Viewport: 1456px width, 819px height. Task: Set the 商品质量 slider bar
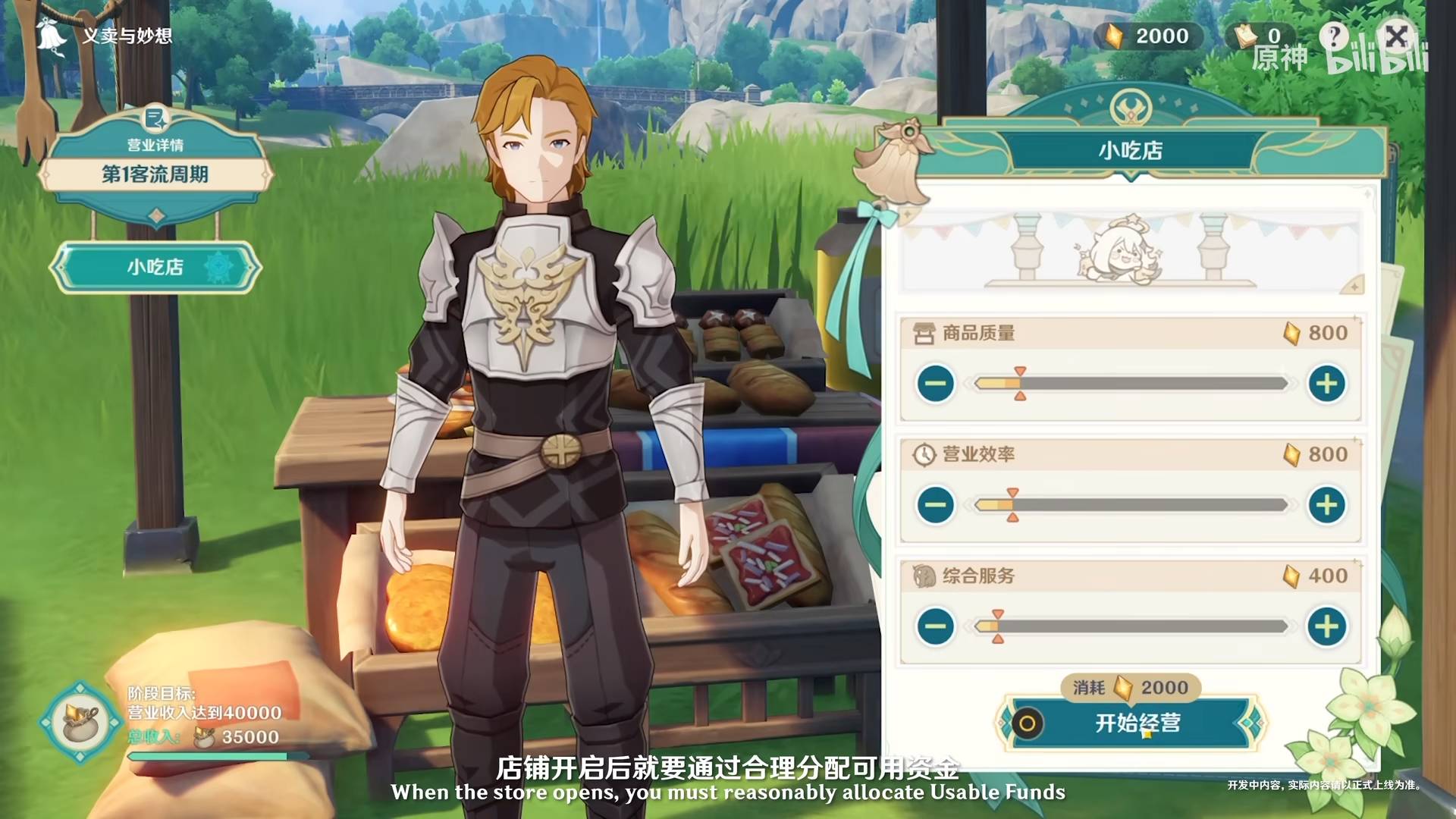point(1130,384)
